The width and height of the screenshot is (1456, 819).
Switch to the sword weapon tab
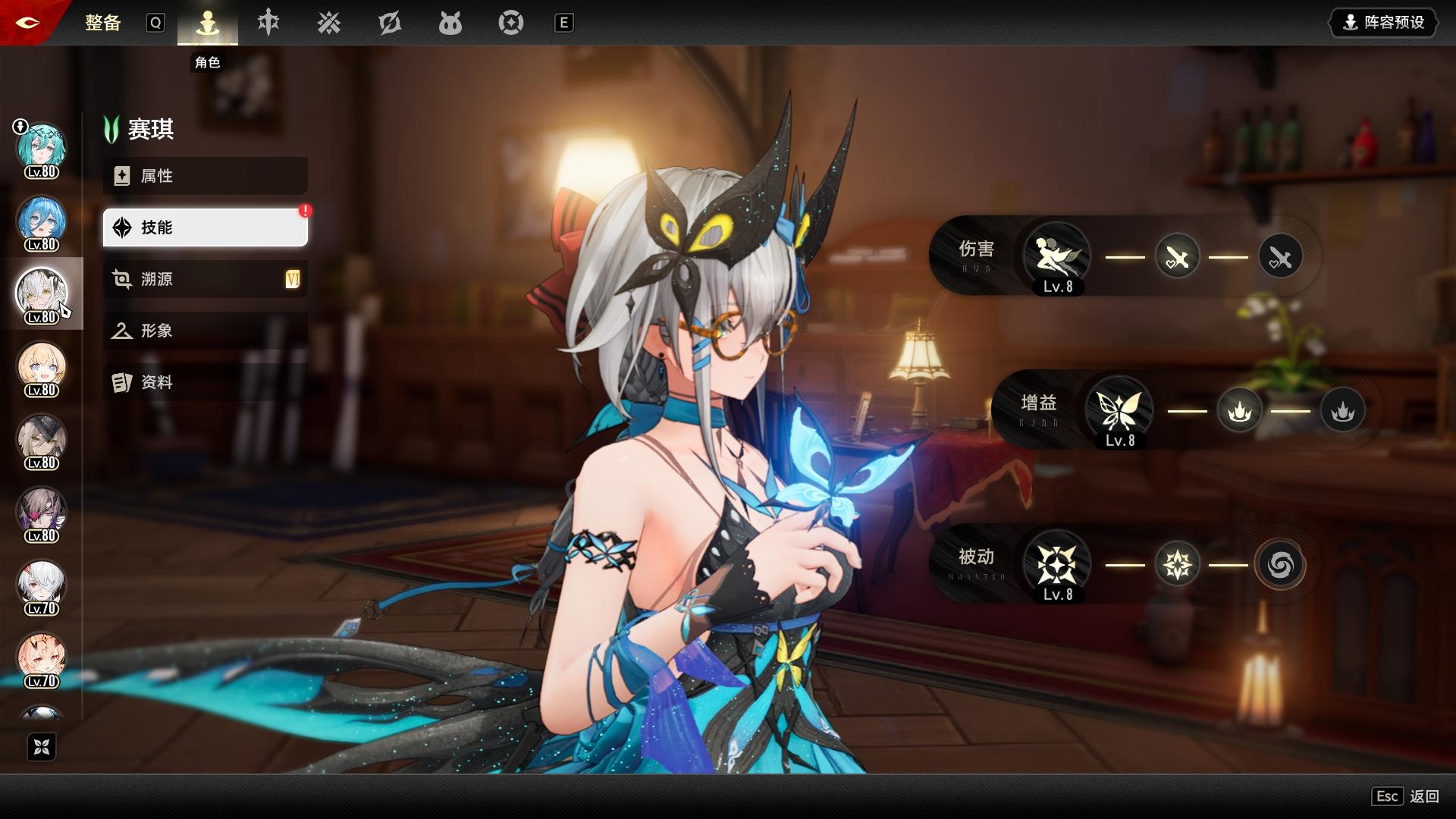[268, 23]
